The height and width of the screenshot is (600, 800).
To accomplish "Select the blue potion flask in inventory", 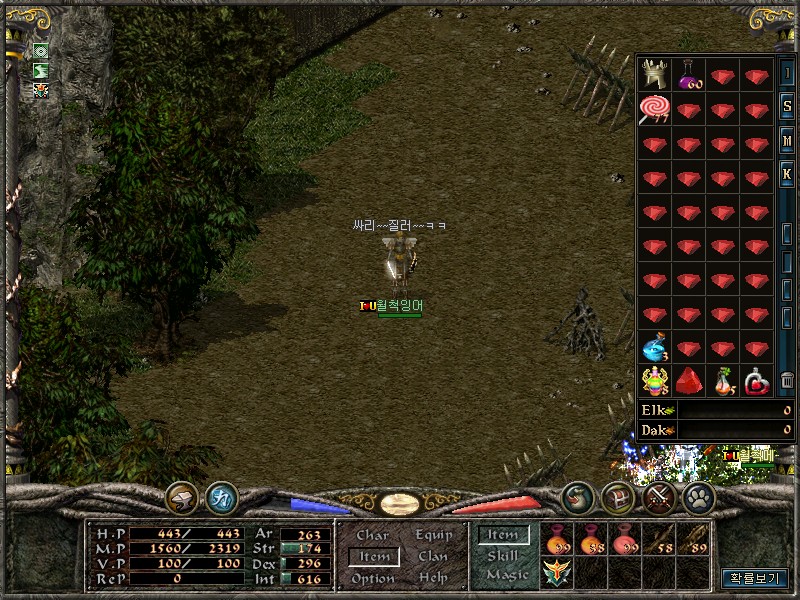I will (655, 347).
